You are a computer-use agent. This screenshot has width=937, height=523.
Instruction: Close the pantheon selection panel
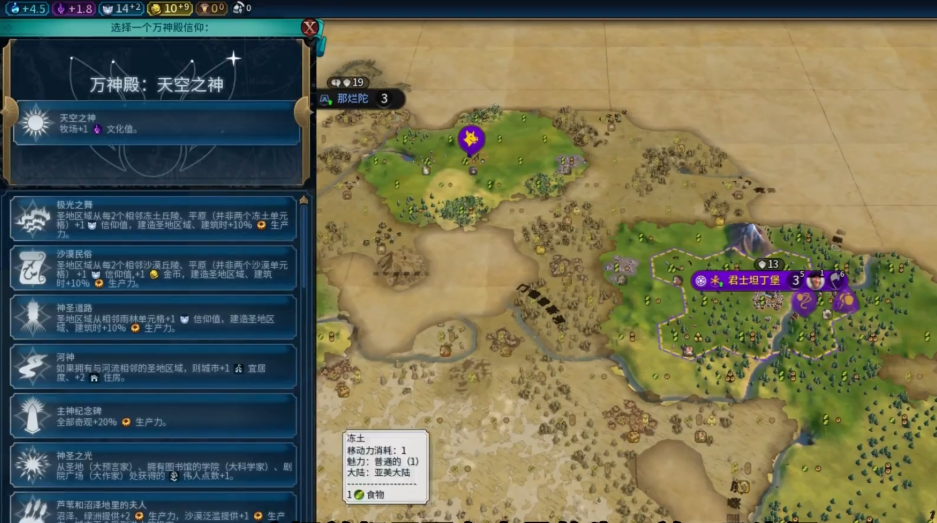pyautogui.click(x=310, y=27)
